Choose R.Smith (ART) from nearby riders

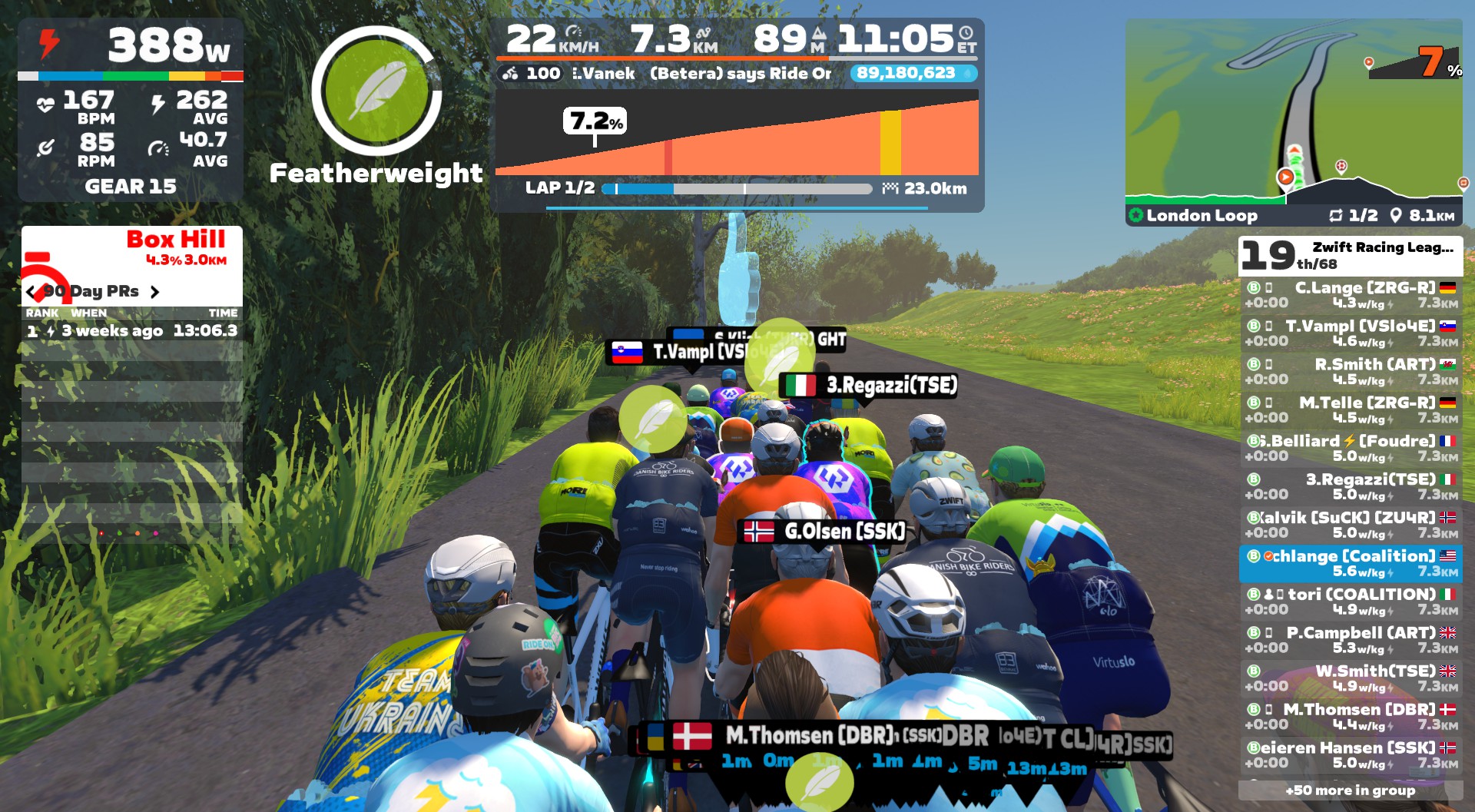coord(1351,372)
